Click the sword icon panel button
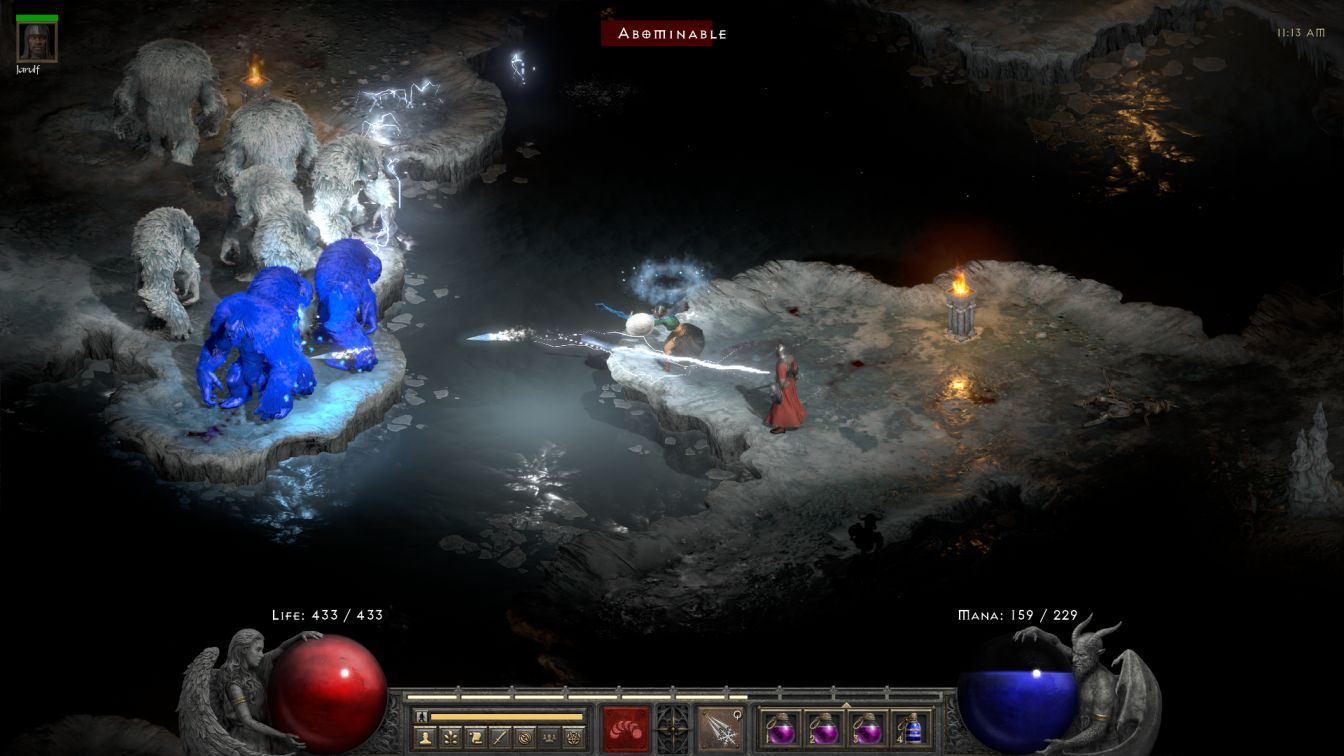 coord(500,737)
